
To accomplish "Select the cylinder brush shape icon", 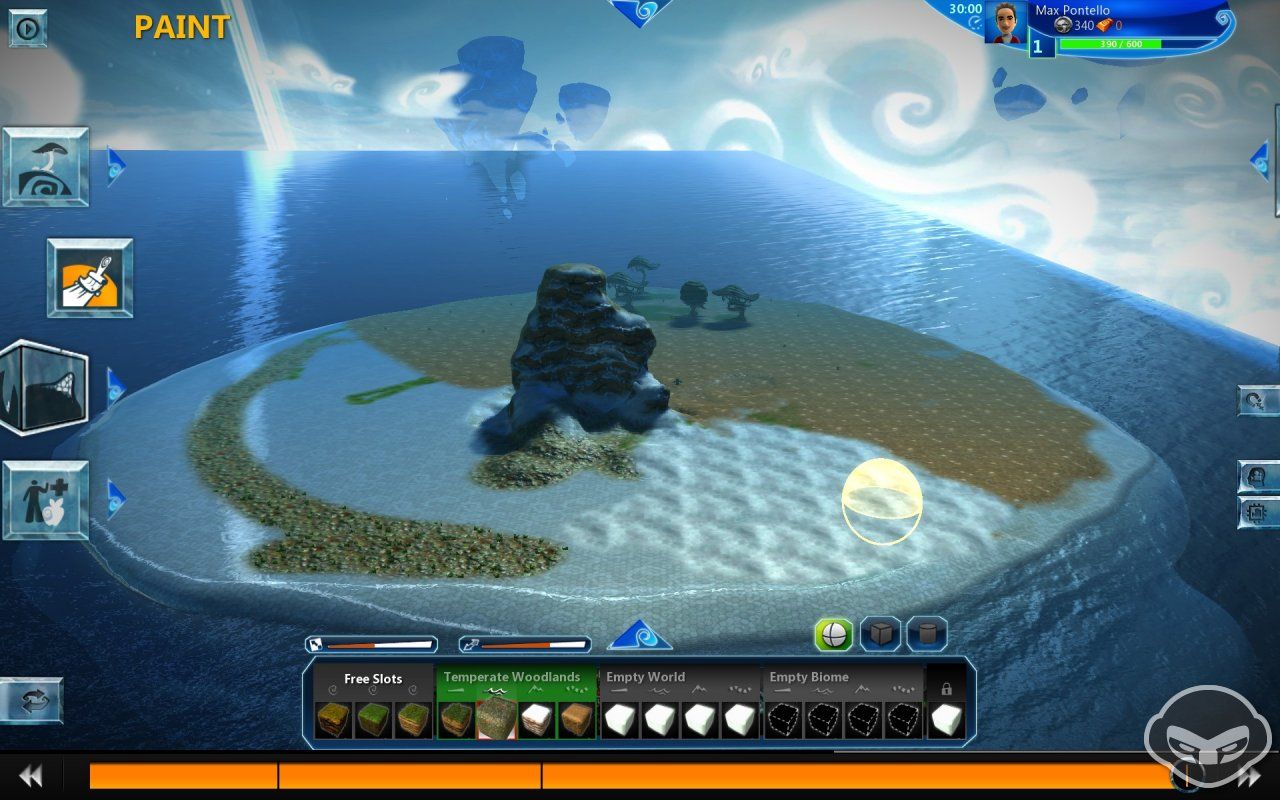I will point(925,634).
